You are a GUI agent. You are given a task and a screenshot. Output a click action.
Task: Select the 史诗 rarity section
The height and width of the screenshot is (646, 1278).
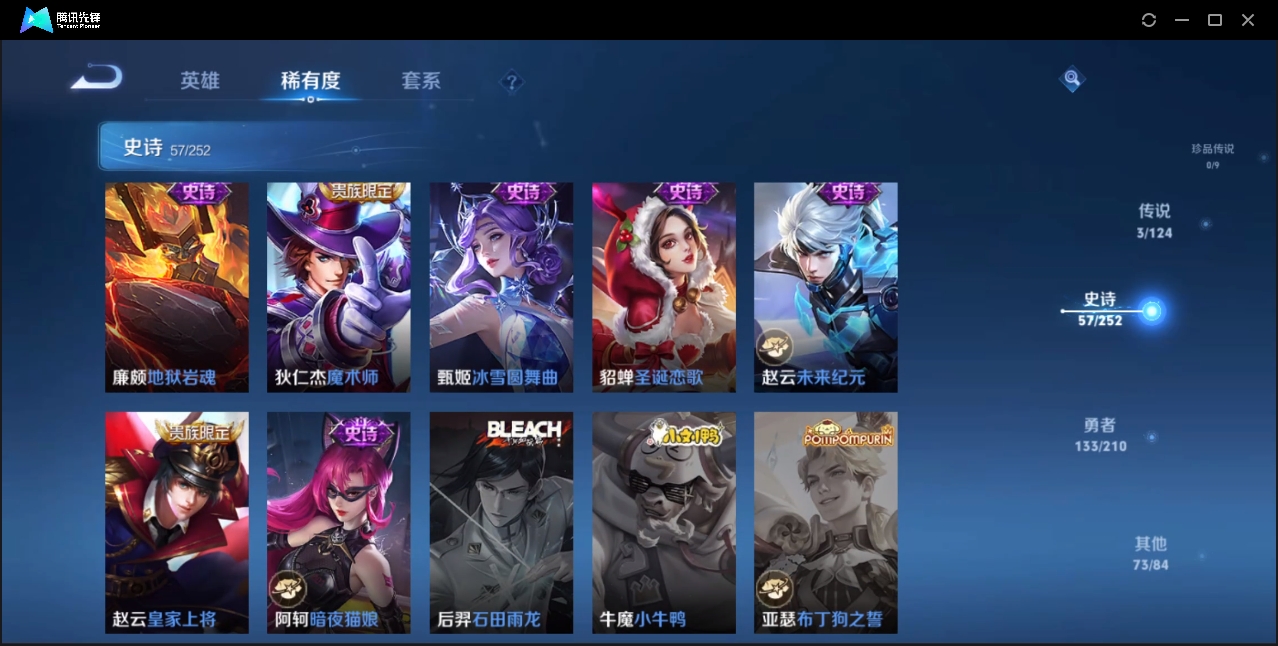coord(1101,309)
